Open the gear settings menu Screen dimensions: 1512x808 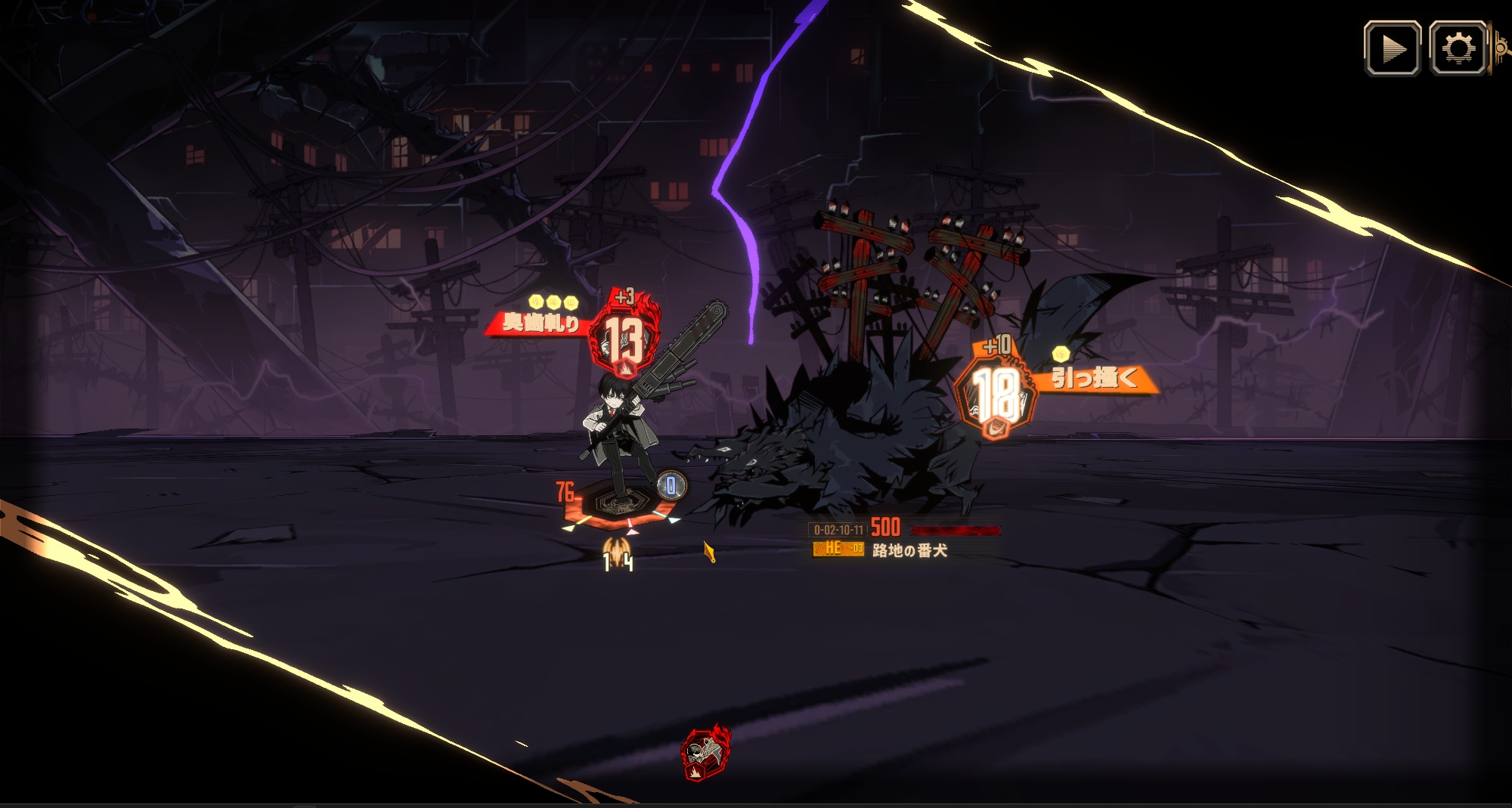1458,49
